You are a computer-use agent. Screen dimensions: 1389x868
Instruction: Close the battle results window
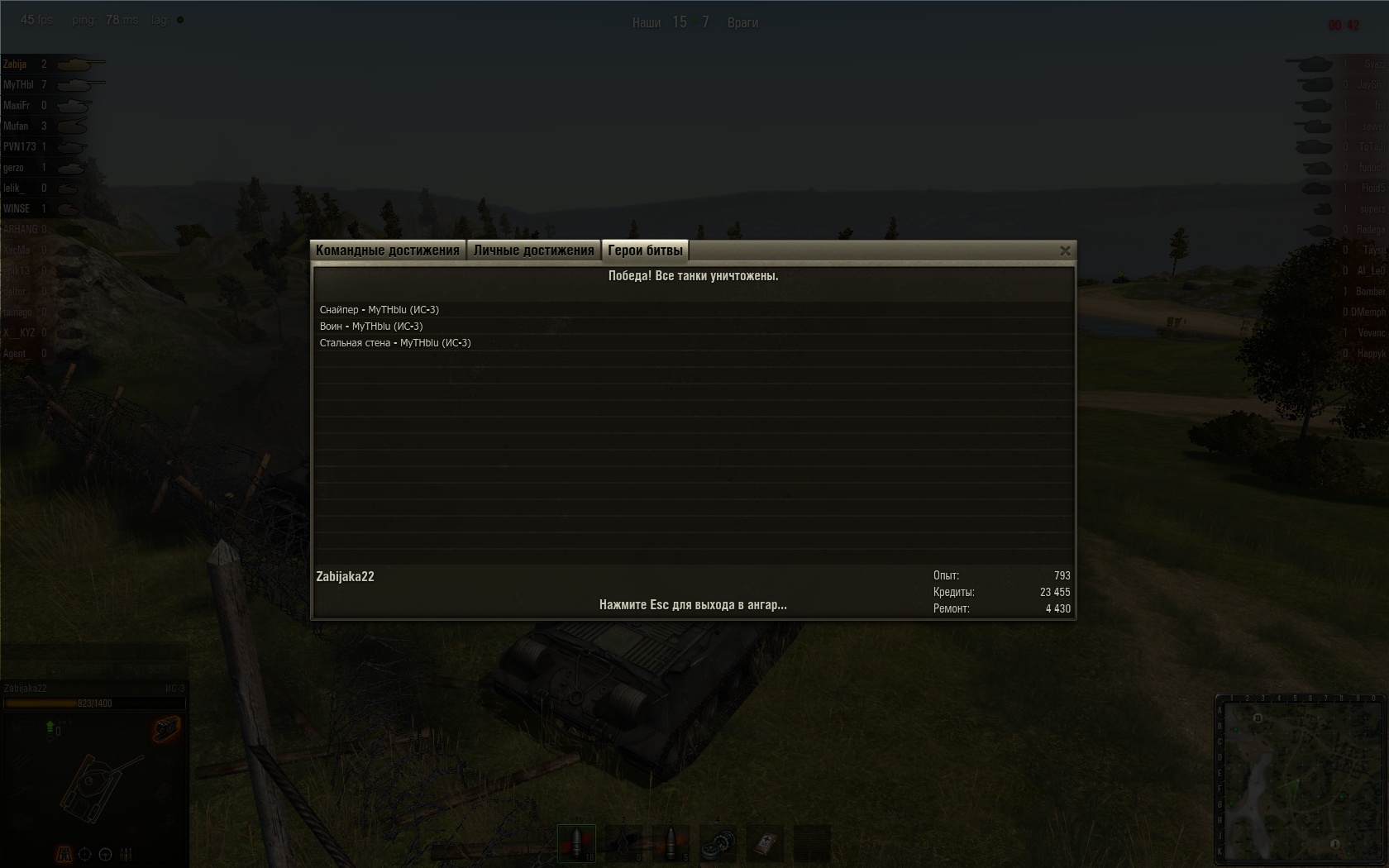[x=1065, y=250]
